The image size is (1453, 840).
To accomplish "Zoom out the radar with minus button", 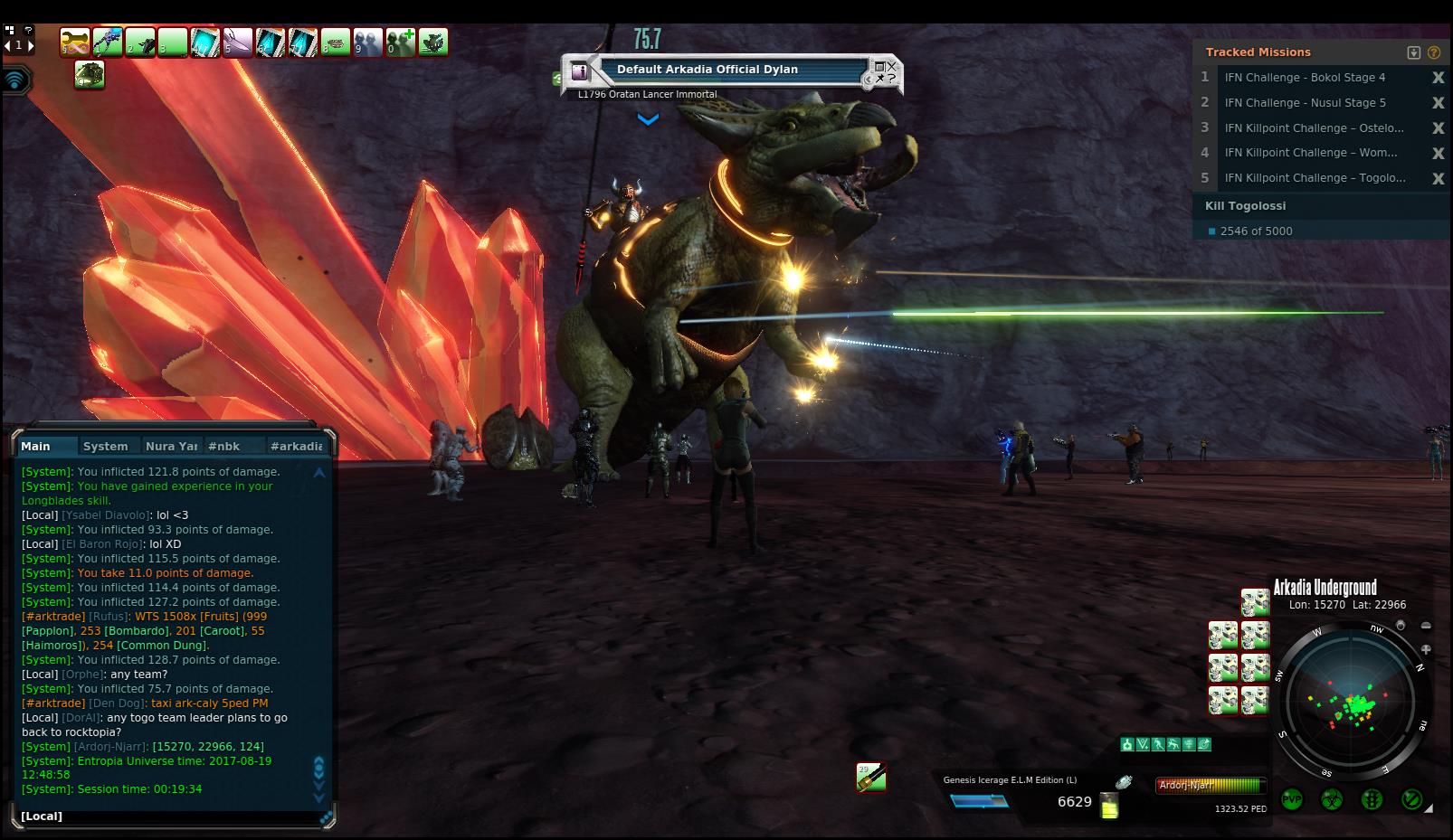I will pyautogui.click(x=1426, y=626).
